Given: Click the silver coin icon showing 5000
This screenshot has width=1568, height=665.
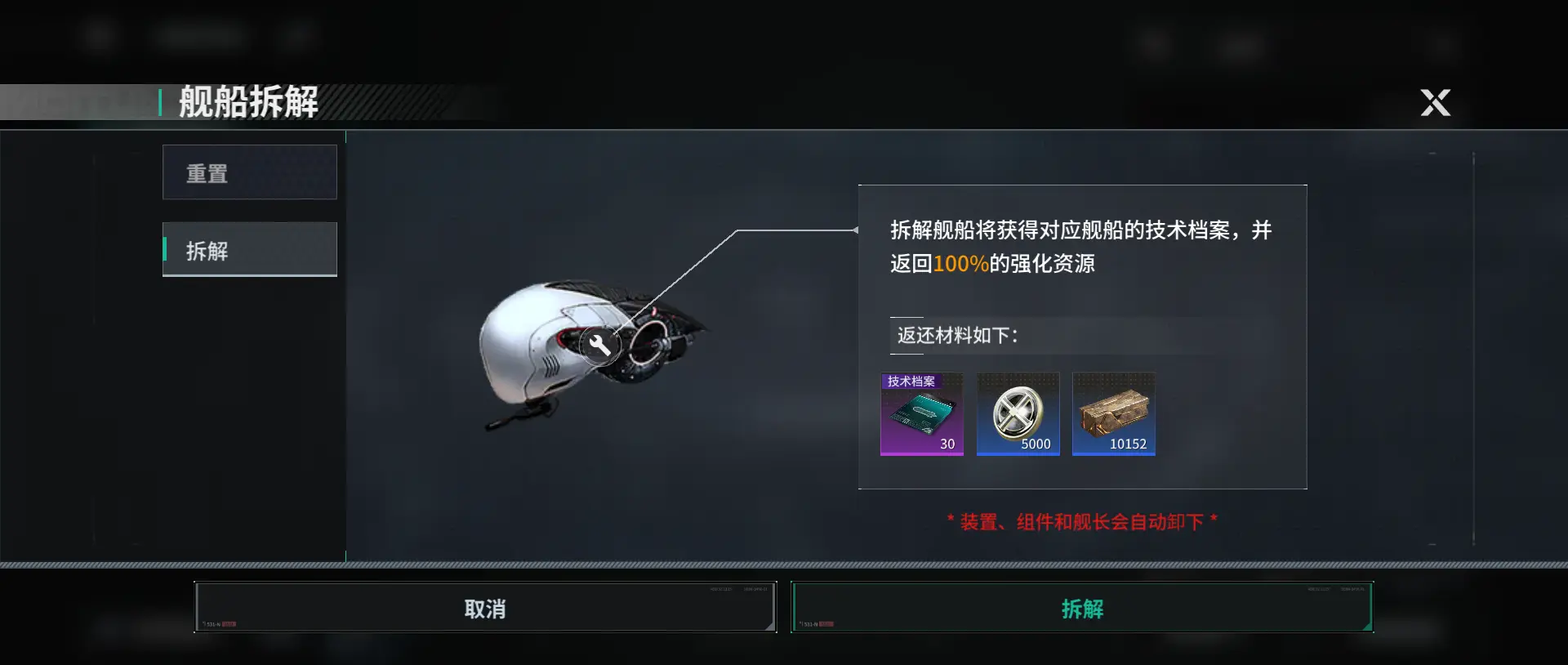Looking at the screenshot, I should click(1018, 414).
